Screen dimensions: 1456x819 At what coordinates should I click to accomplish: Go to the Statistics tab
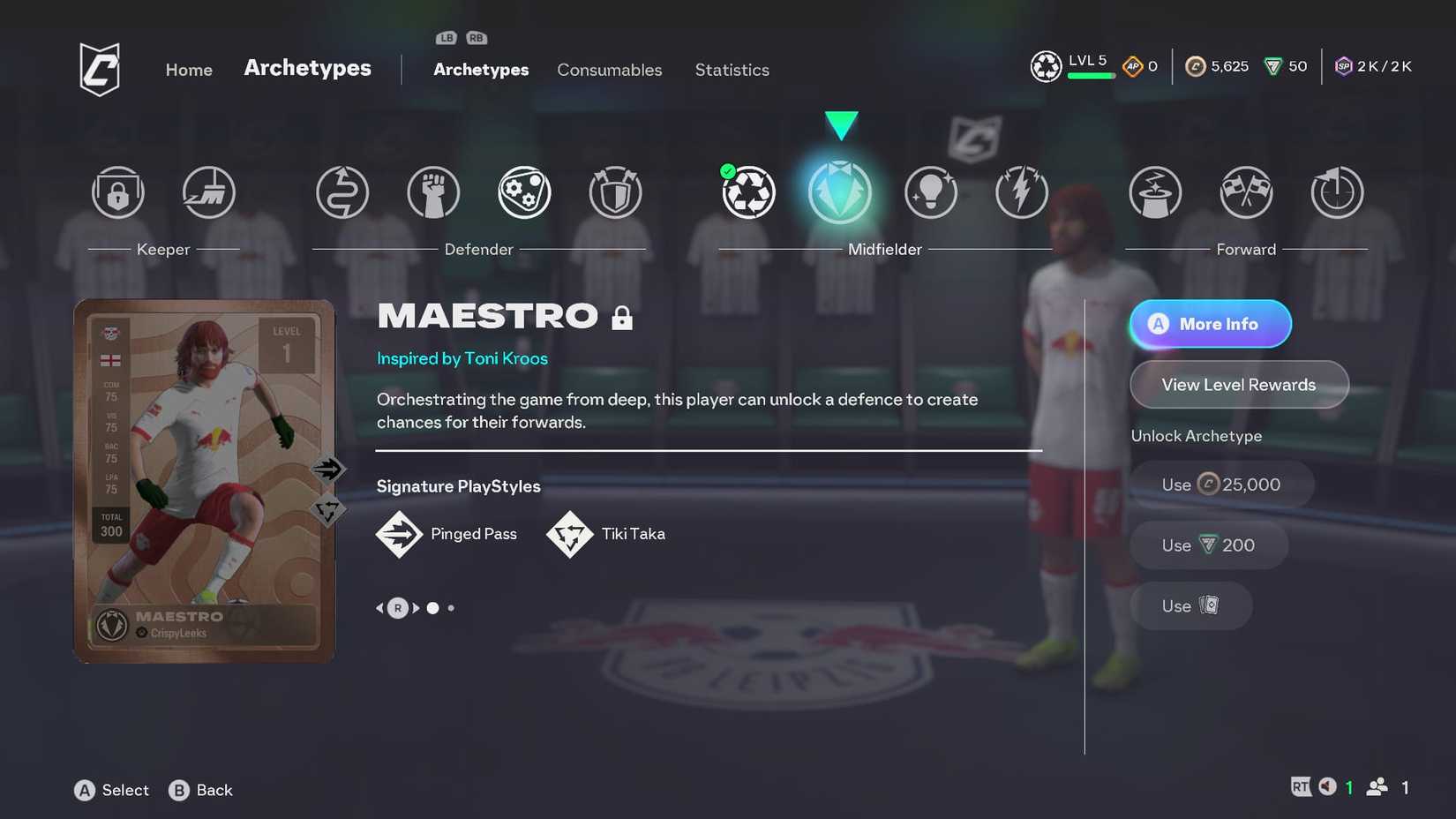pyautogui.click(x=732, y=70)
